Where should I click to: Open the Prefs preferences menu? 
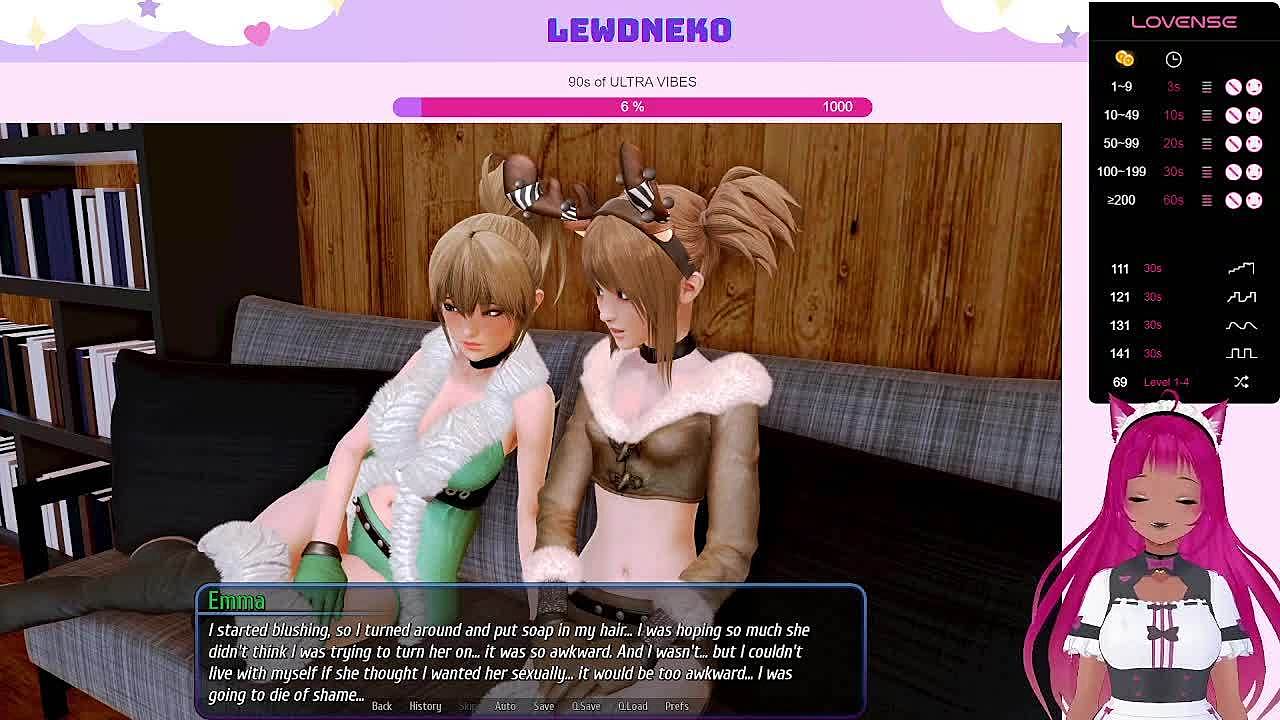click(x=677, y=706)
